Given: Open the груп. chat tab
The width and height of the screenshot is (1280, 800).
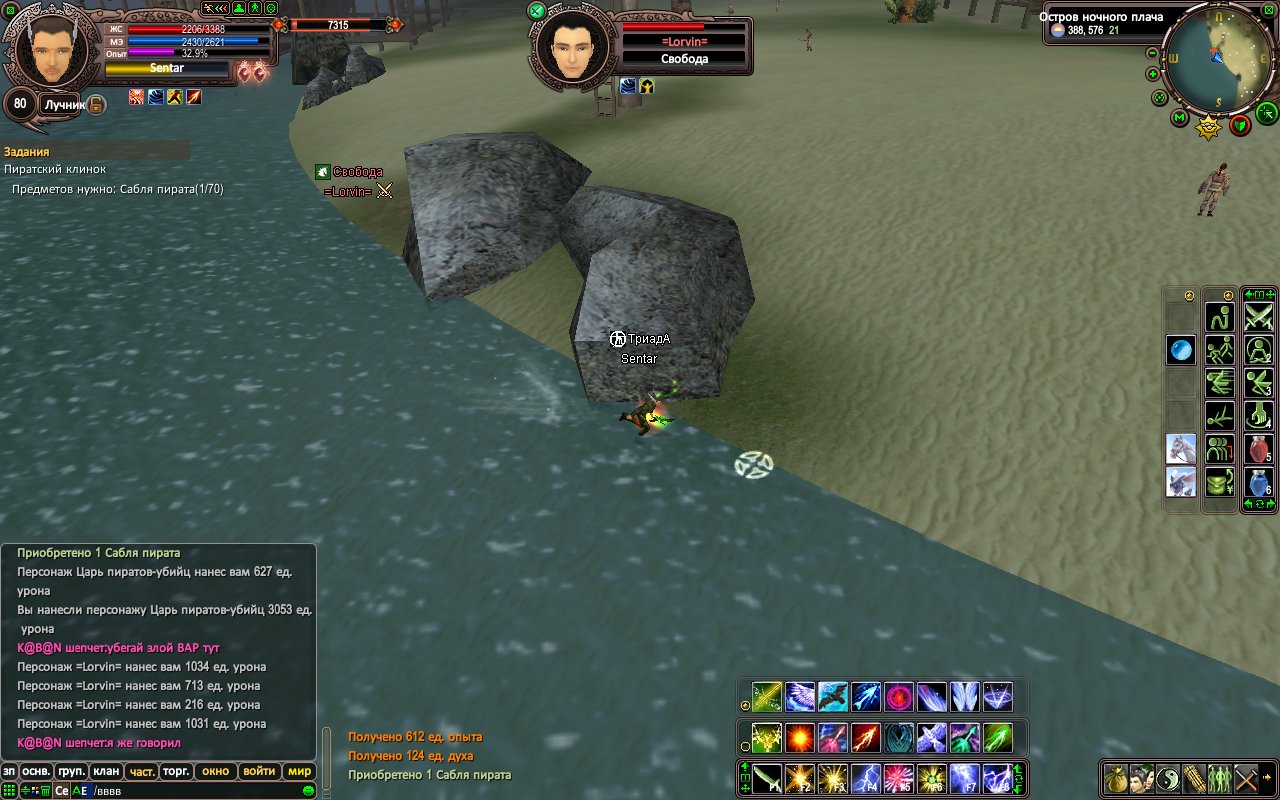Looking at the screenshot, I should pos(71,771).
